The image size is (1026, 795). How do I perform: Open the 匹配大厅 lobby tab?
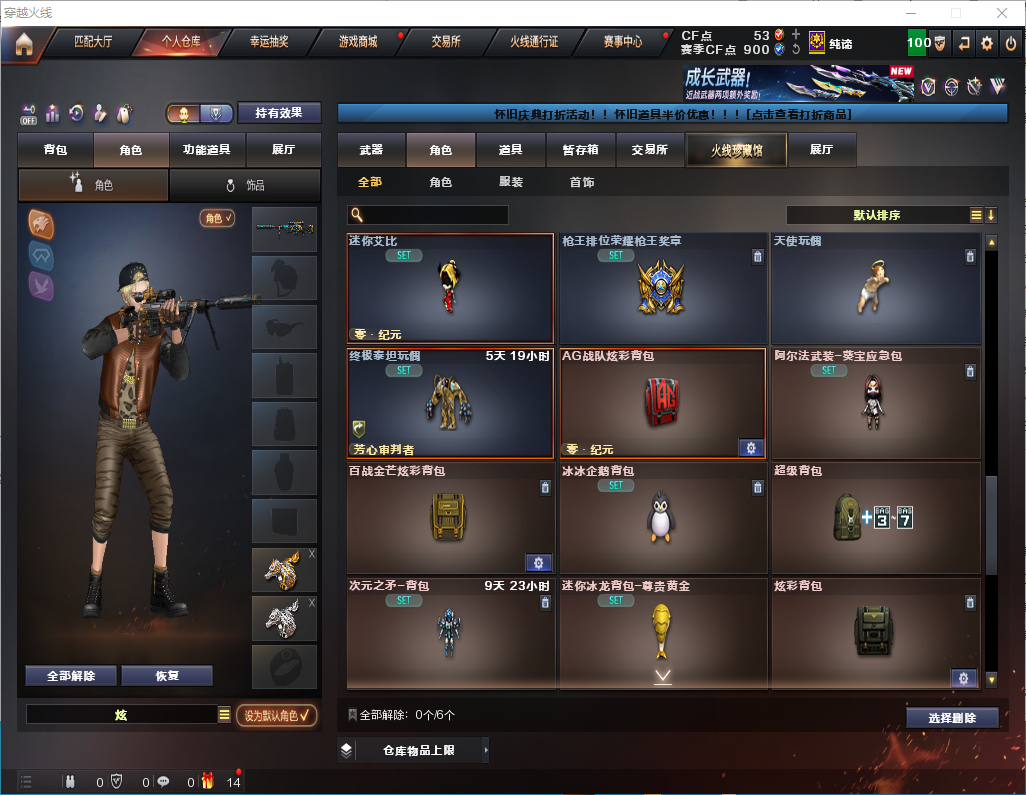pyautogui.click(x=94, y=42)
